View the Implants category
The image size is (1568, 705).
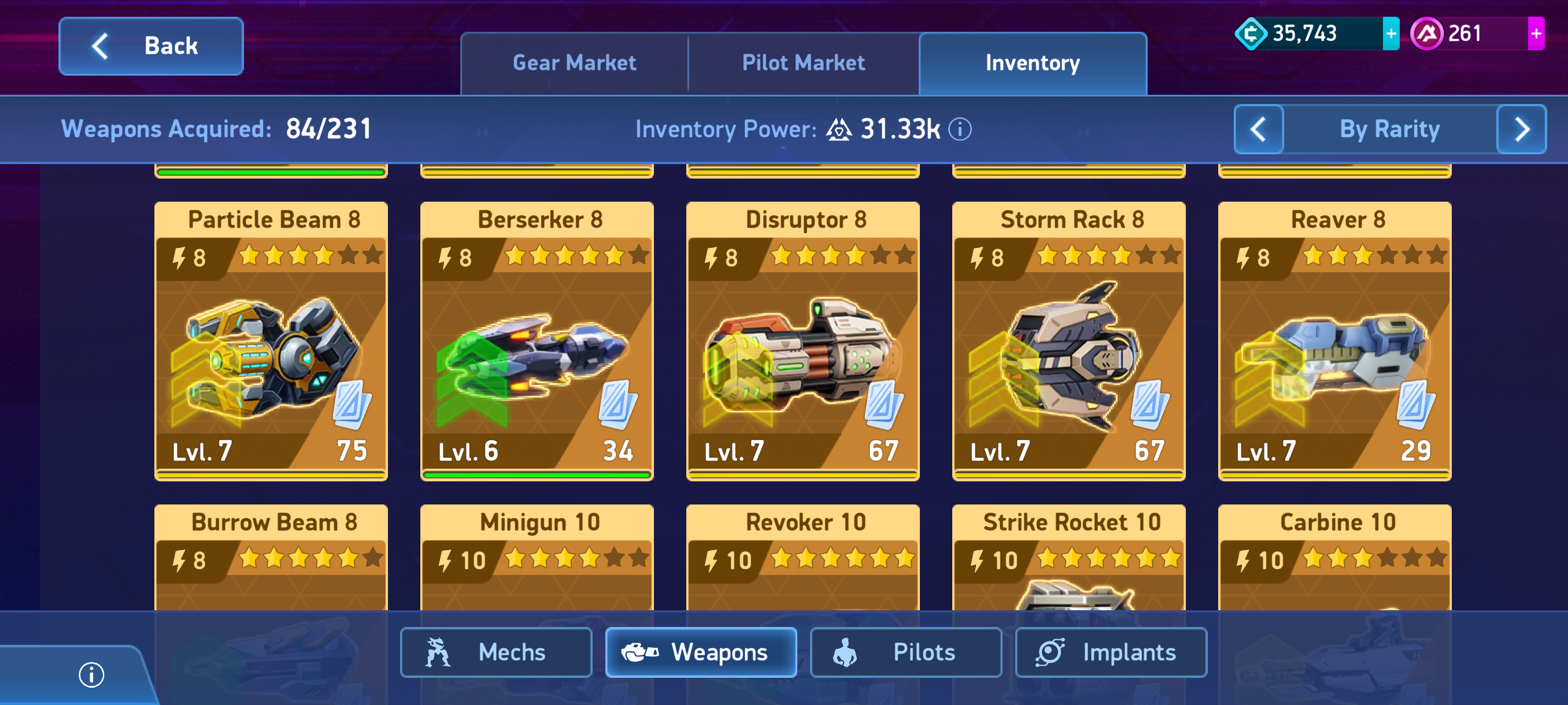1111,652
